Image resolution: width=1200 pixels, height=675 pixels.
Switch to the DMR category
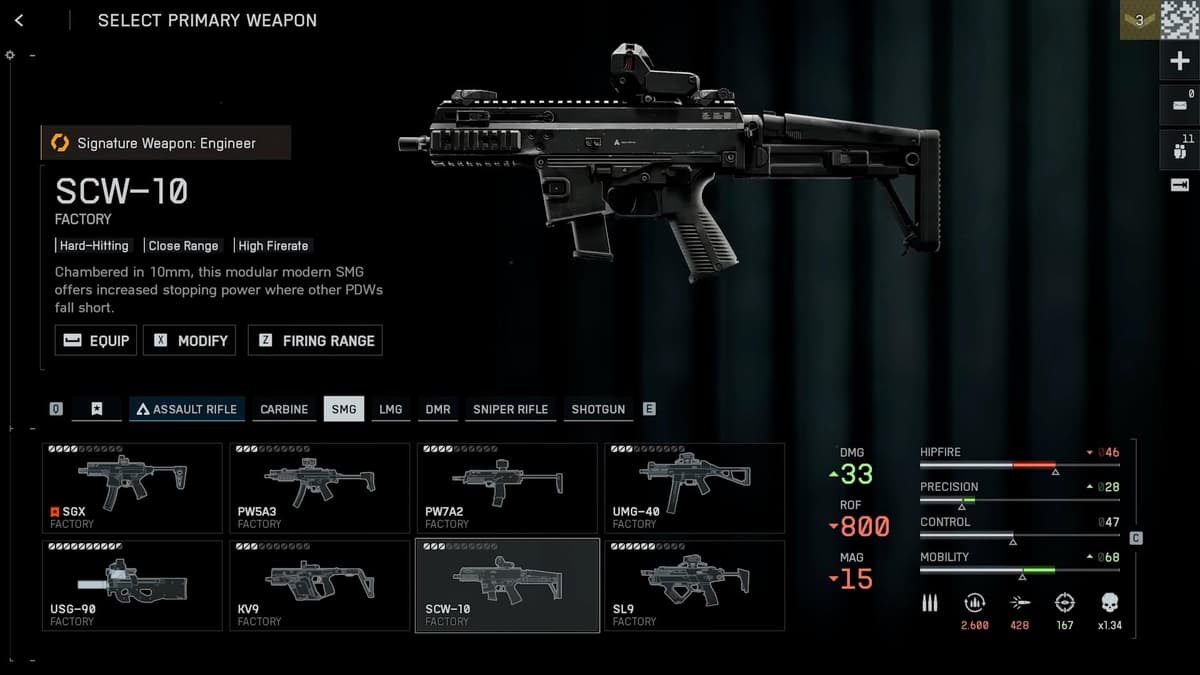[438, 409]
